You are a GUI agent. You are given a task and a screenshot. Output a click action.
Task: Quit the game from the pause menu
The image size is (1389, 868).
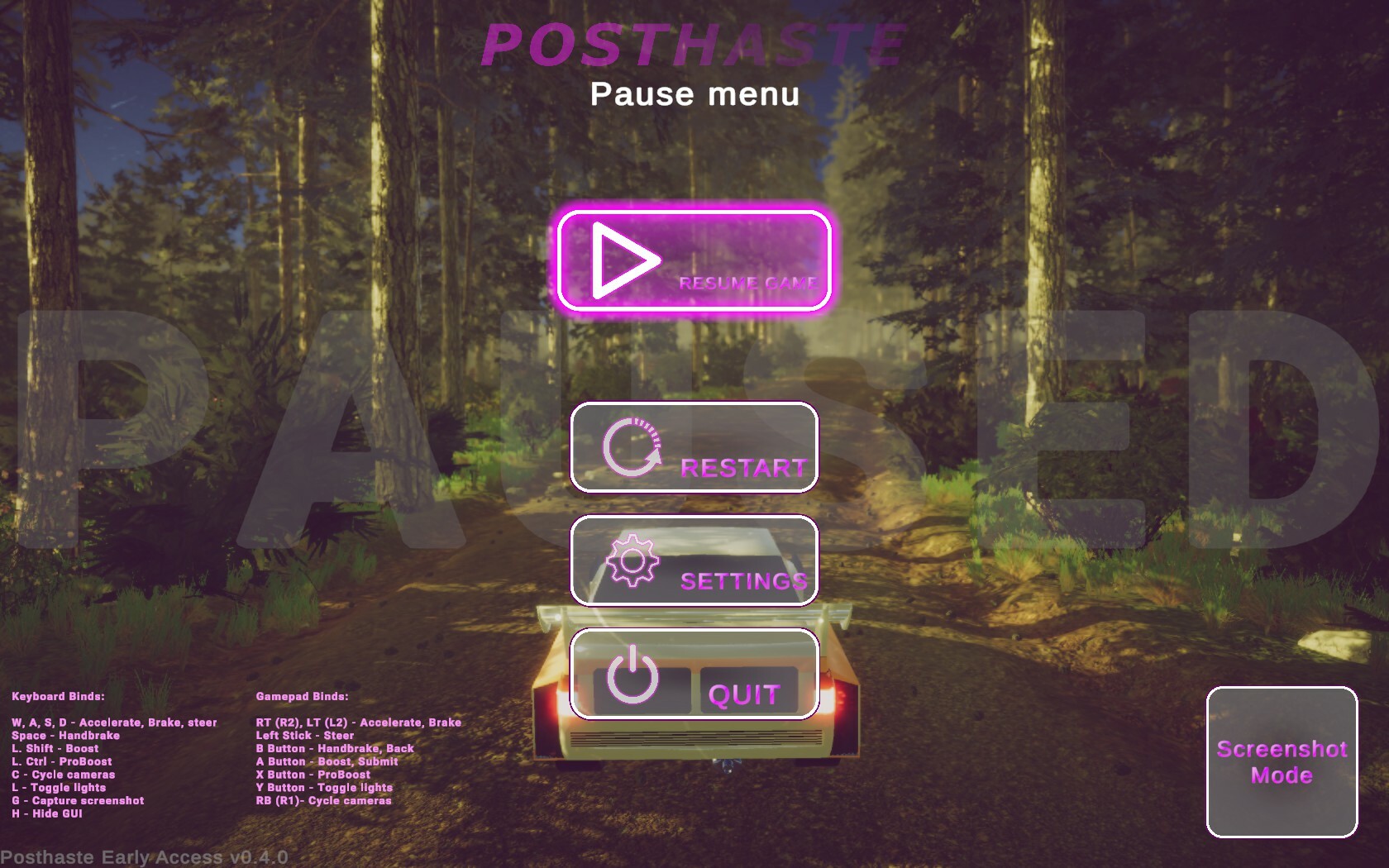click(x=694, y=674)
